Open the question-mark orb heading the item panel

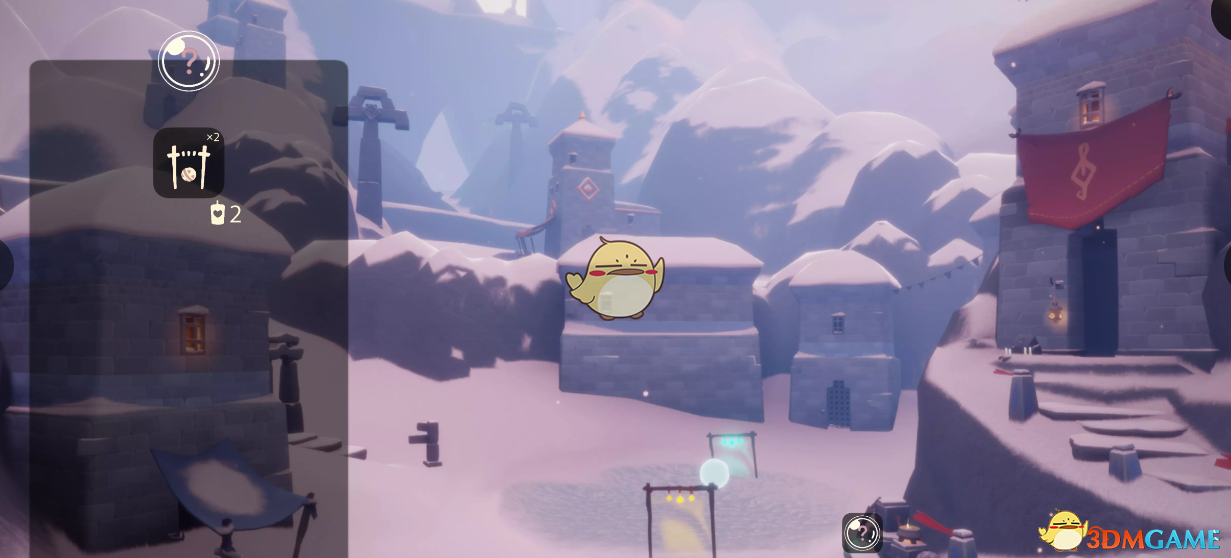click(x=188, y=61)
